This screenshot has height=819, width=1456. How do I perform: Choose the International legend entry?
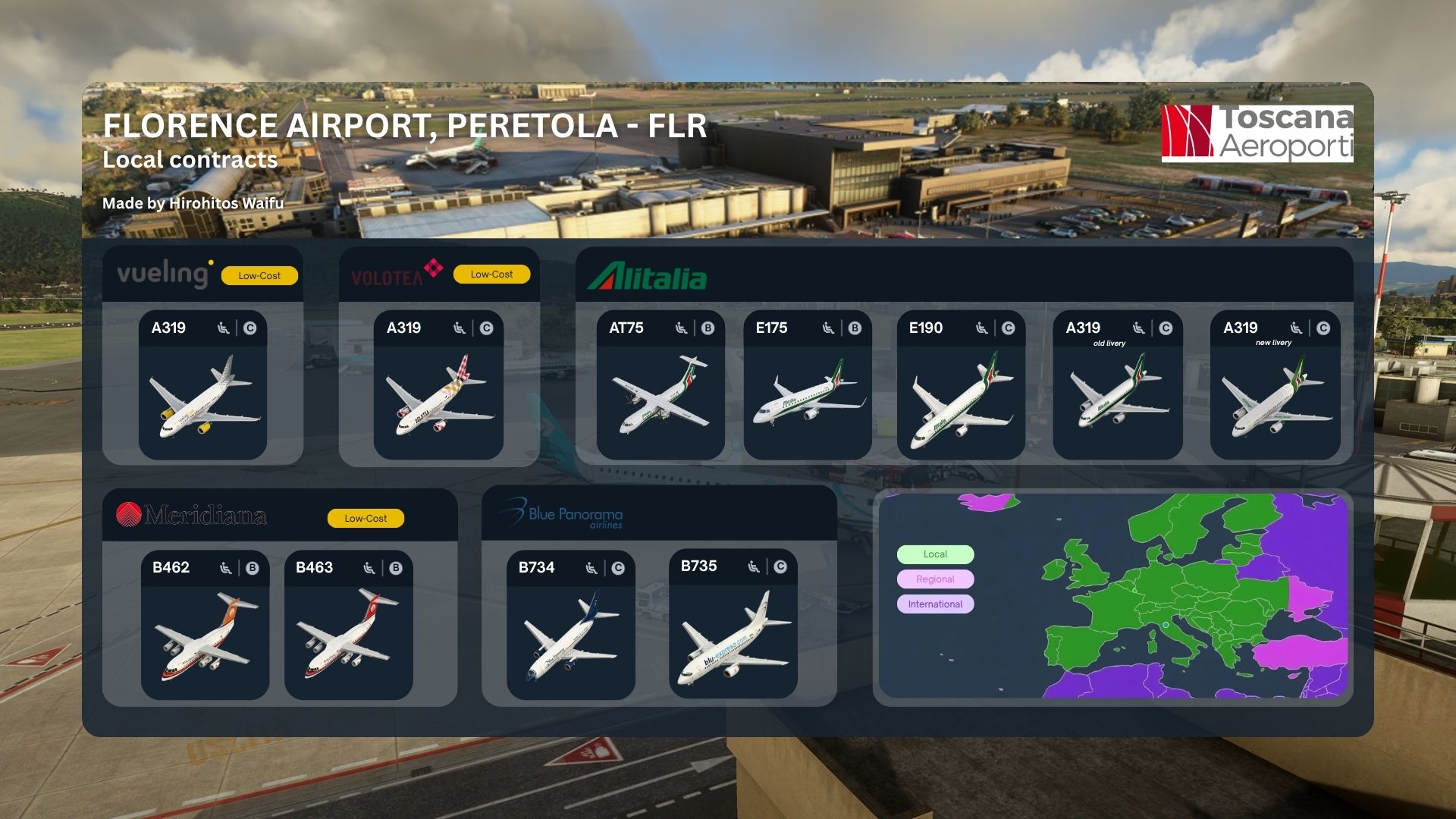point(935,604)
